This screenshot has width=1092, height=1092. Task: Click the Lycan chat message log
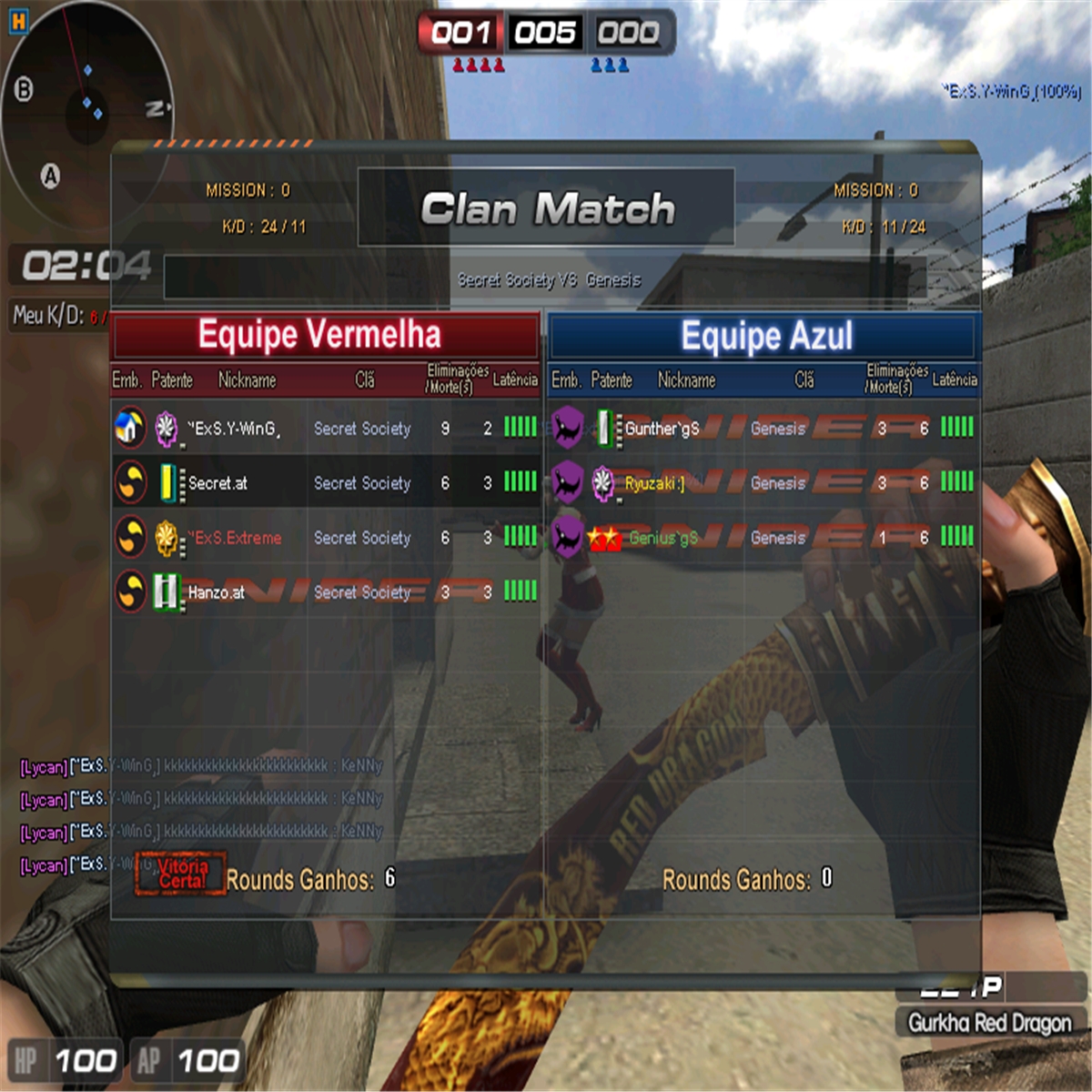coord(200,814)
